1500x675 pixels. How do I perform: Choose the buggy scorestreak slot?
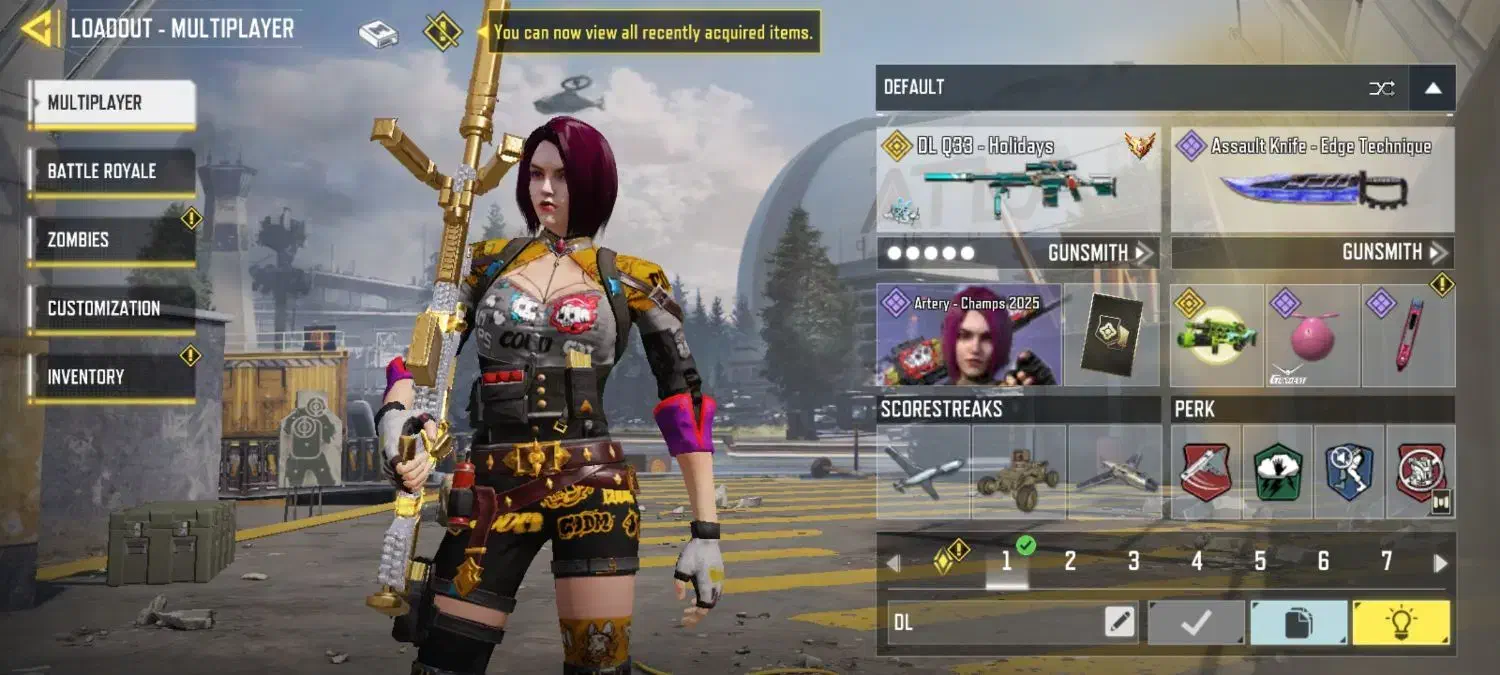point(1019,471)
